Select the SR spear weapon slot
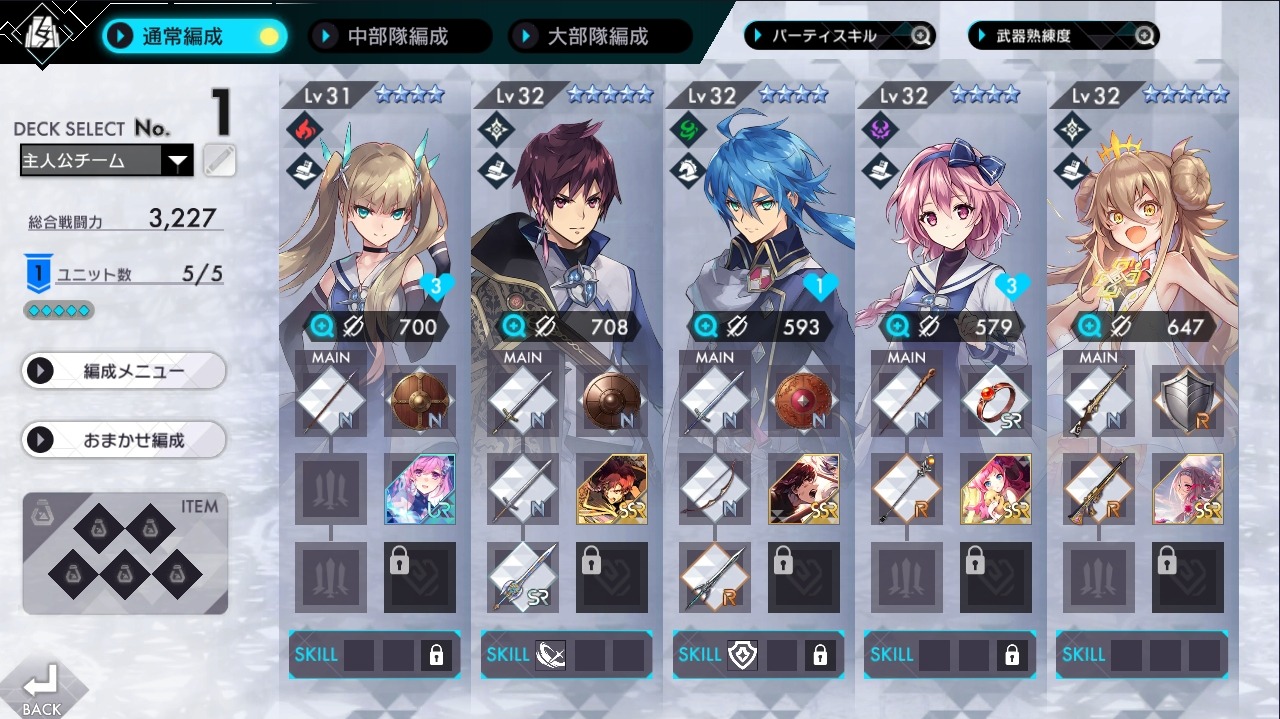The image size is (1280, 719). pyautogui.click(x=523, y=577)
